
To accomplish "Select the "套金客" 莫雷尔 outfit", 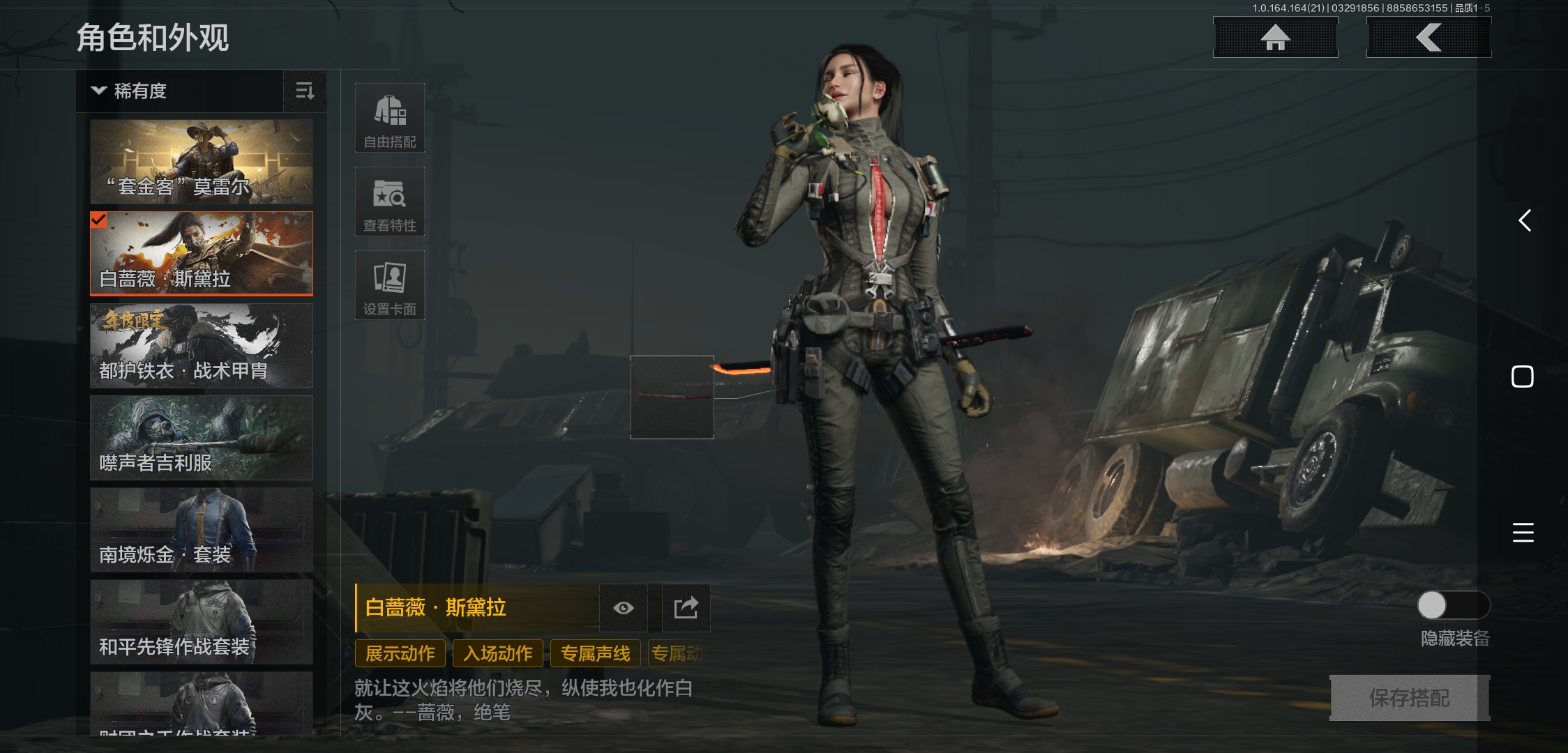I will [x=202, y=162].
